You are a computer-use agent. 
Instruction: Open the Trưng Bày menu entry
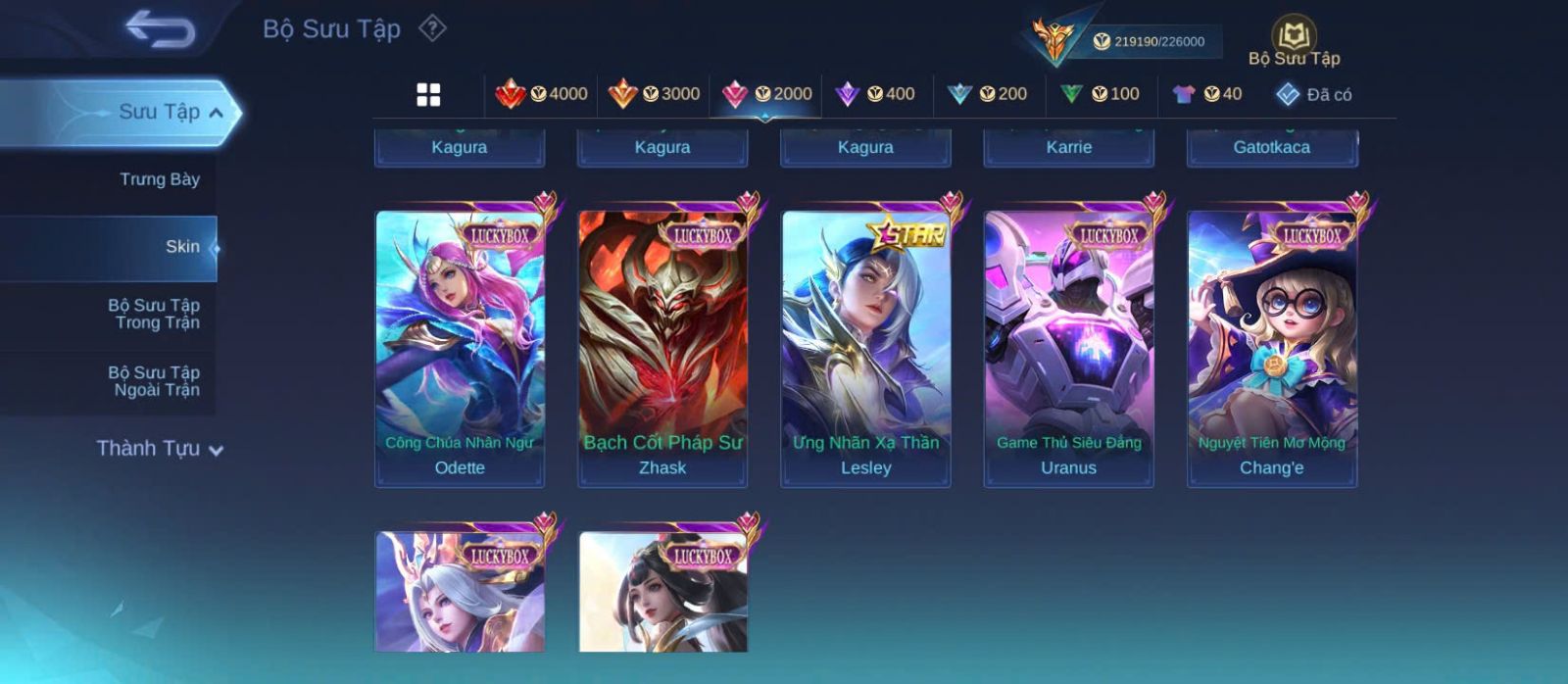tap(159, 179)
